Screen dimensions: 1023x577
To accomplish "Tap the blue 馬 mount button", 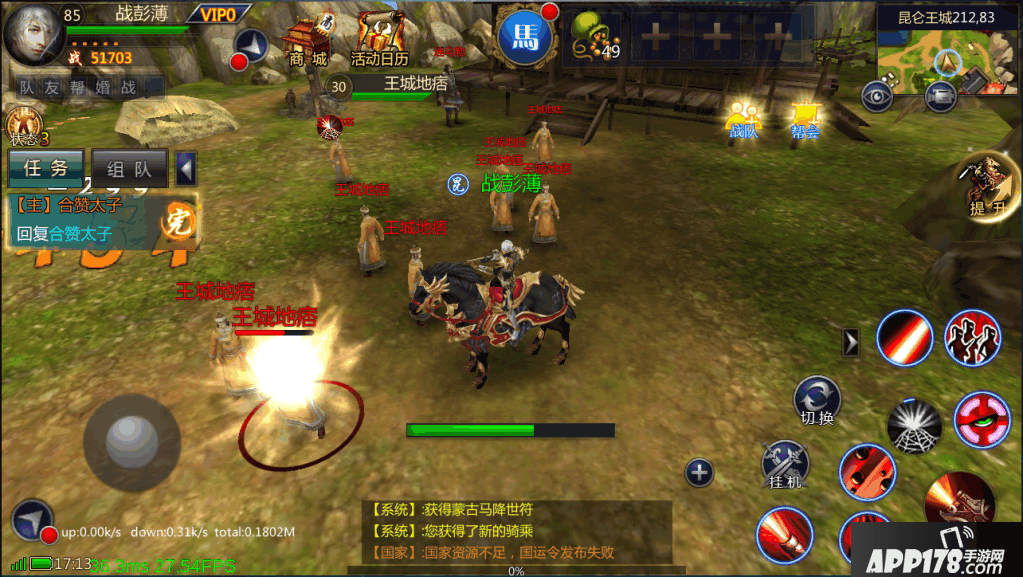I will [525, 38].
